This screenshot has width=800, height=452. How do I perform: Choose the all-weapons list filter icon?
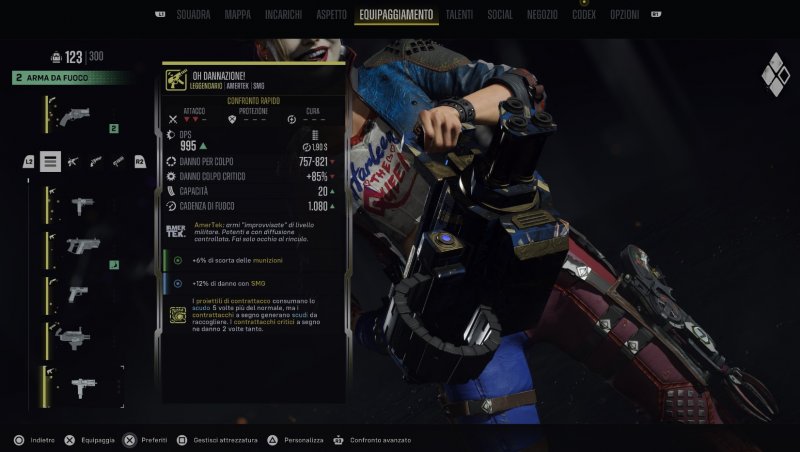[x=50, y=161]
